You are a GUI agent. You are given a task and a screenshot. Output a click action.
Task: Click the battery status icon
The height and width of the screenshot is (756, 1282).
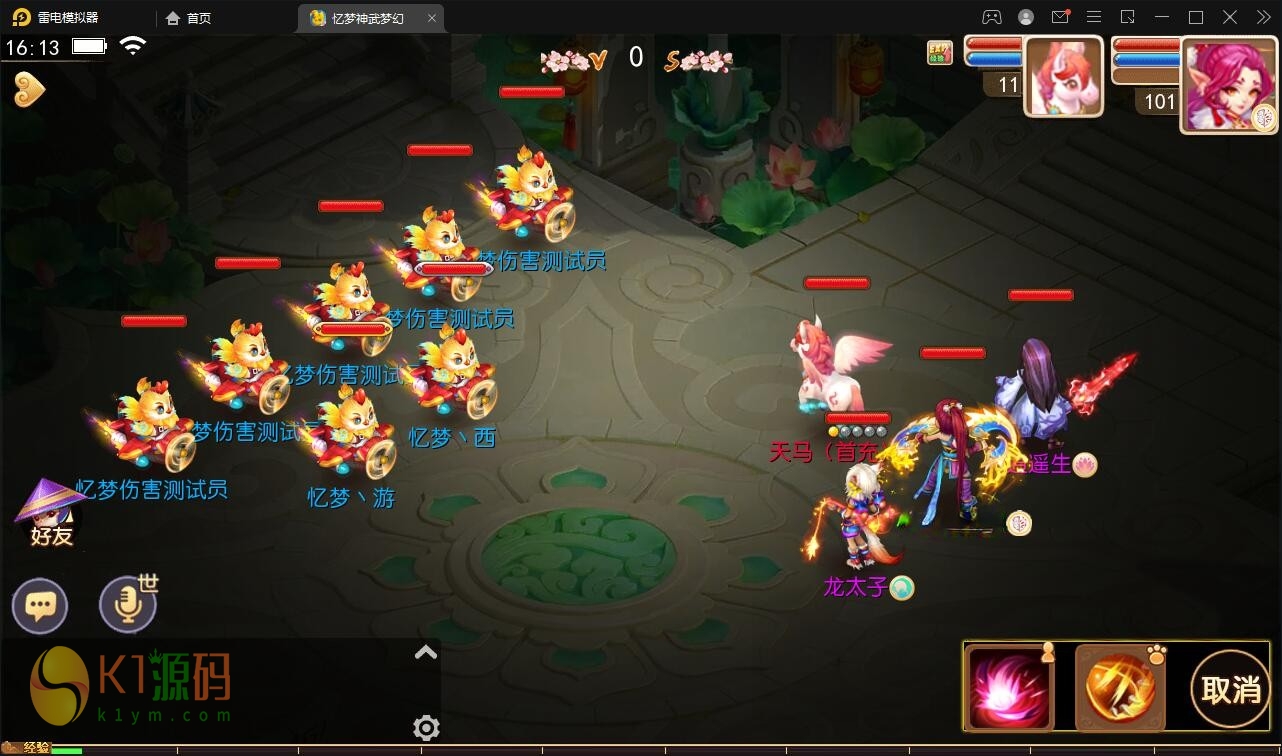(x=88, y=45)
